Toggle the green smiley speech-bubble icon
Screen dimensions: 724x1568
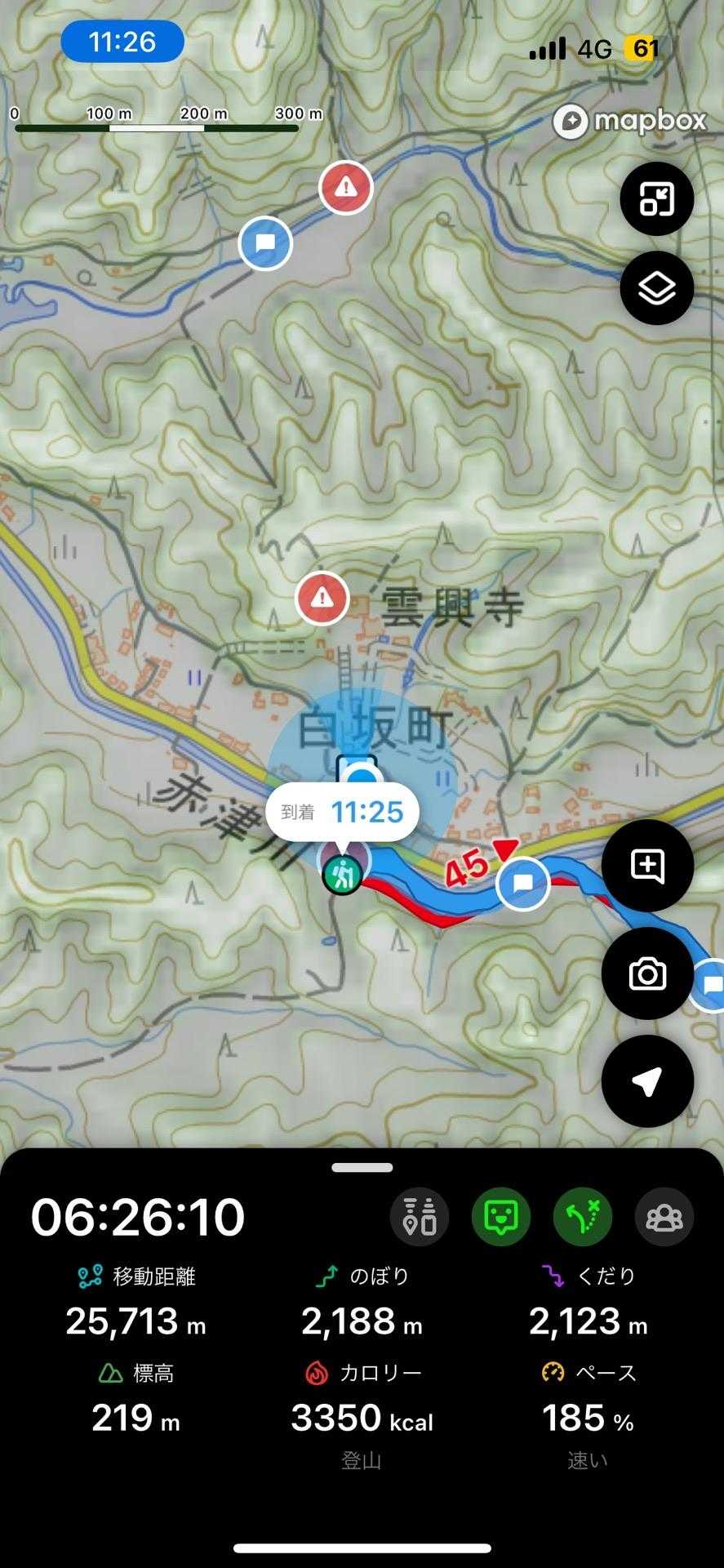[501, 1217]
